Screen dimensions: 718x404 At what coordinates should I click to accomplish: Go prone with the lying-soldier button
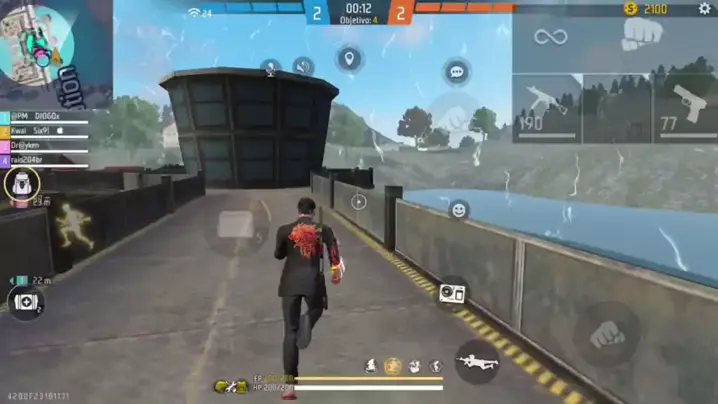477,360
